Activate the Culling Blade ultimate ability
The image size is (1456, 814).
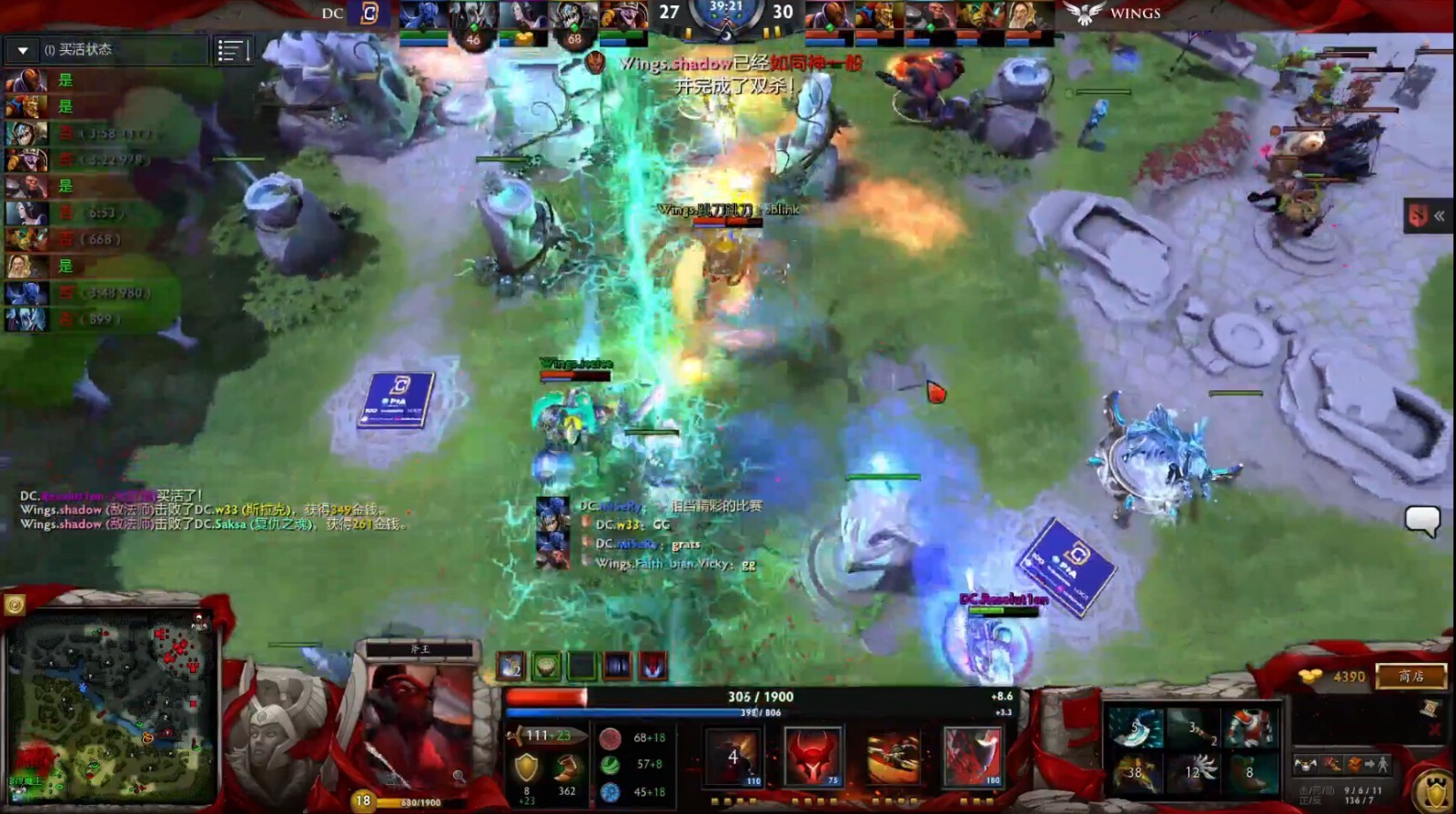[971, 757]
